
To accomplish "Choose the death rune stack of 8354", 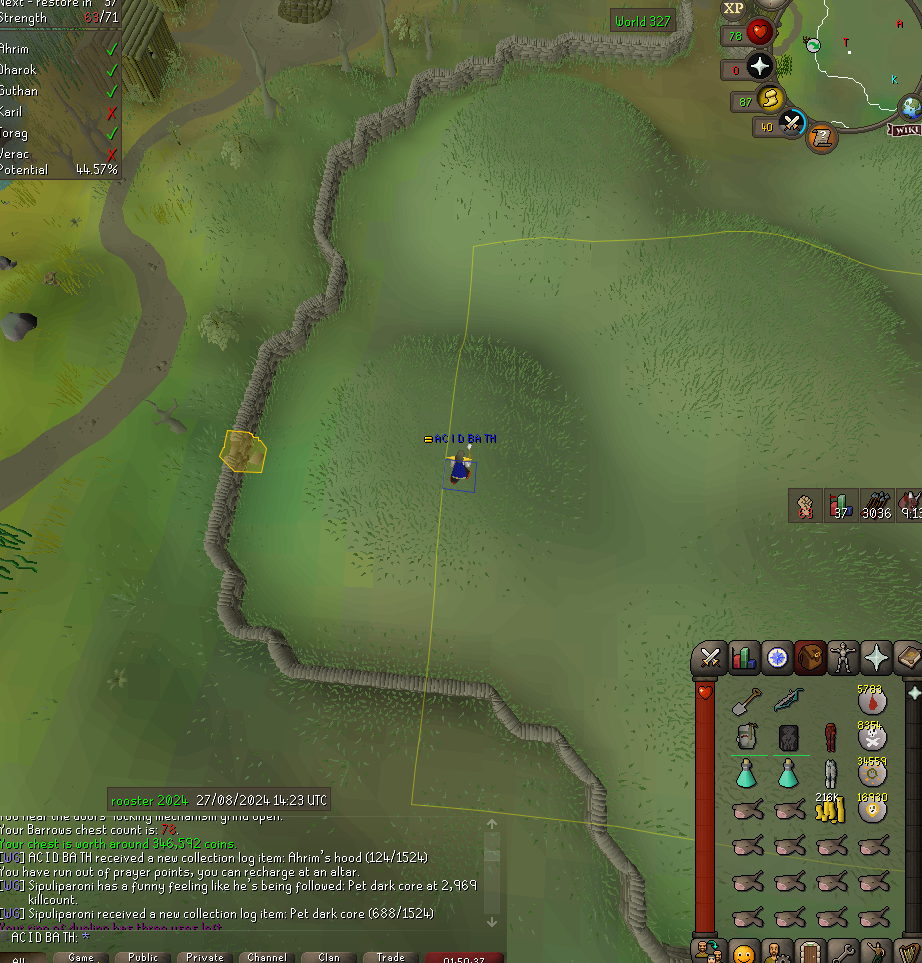I will click(x=872, y=737).
